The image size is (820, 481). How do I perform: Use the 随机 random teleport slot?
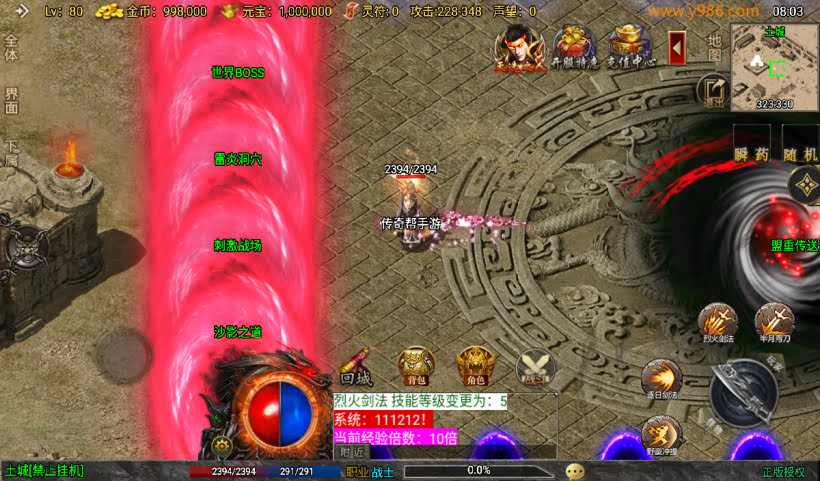coord(801,144)
